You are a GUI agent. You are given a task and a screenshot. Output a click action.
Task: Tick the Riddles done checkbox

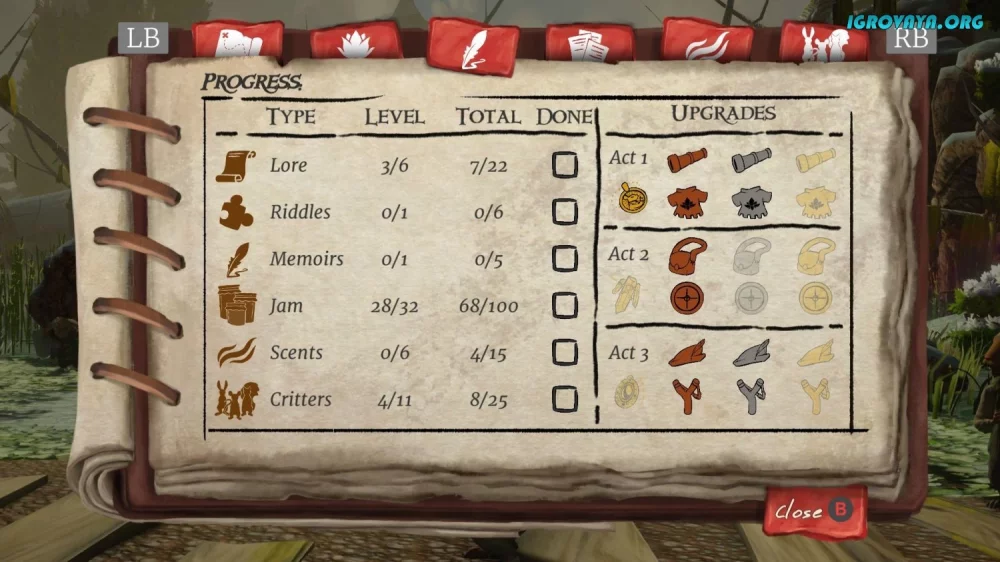[x=565, y=212]
